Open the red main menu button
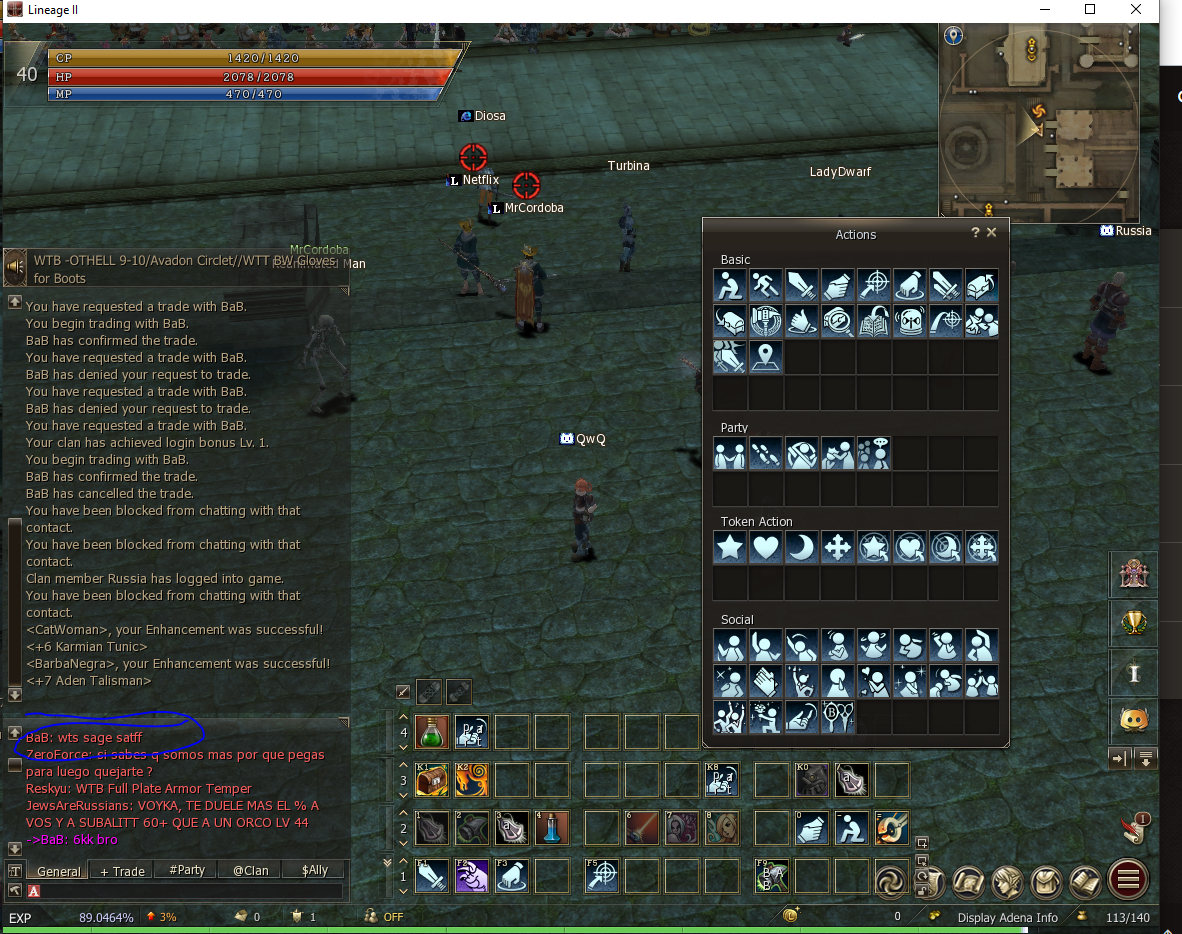This screenshot has width=1182, height=934. pos(1128,880)
